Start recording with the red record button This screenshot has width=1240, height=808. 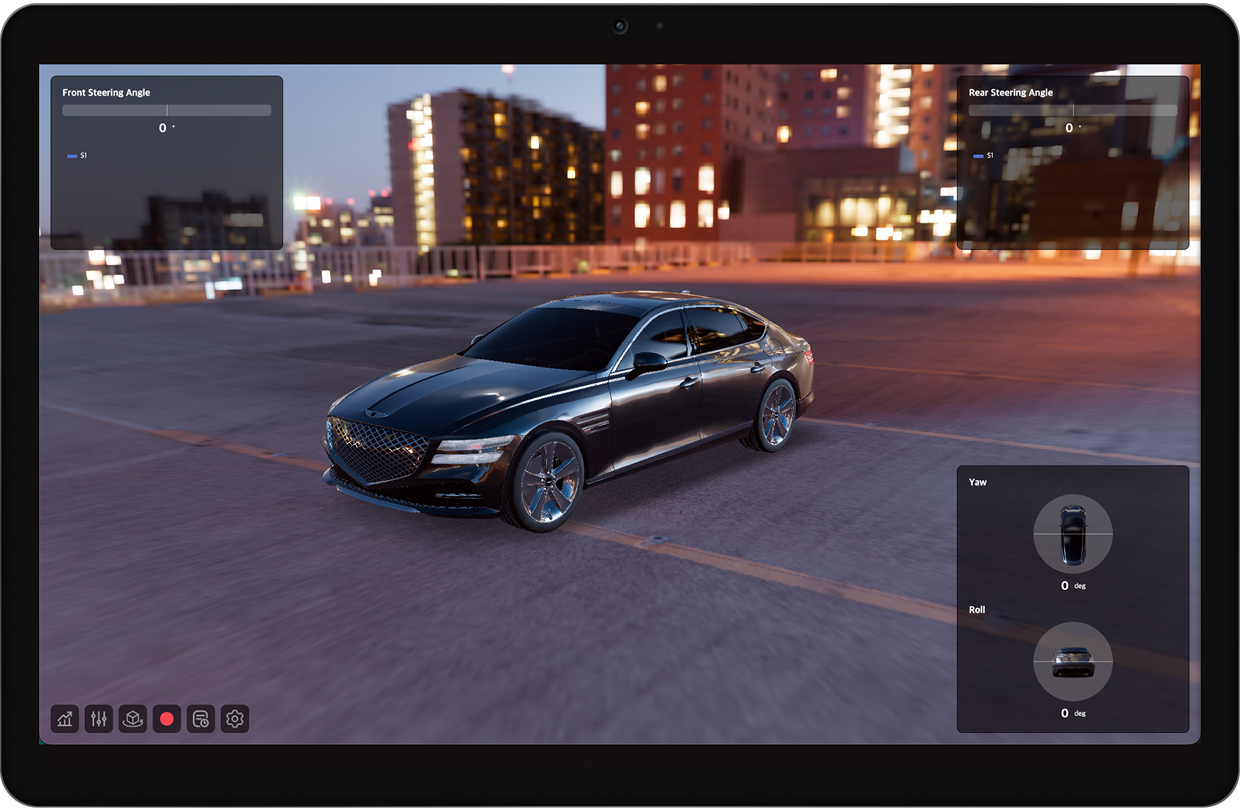pyautogui.click(x=167, y=719)
